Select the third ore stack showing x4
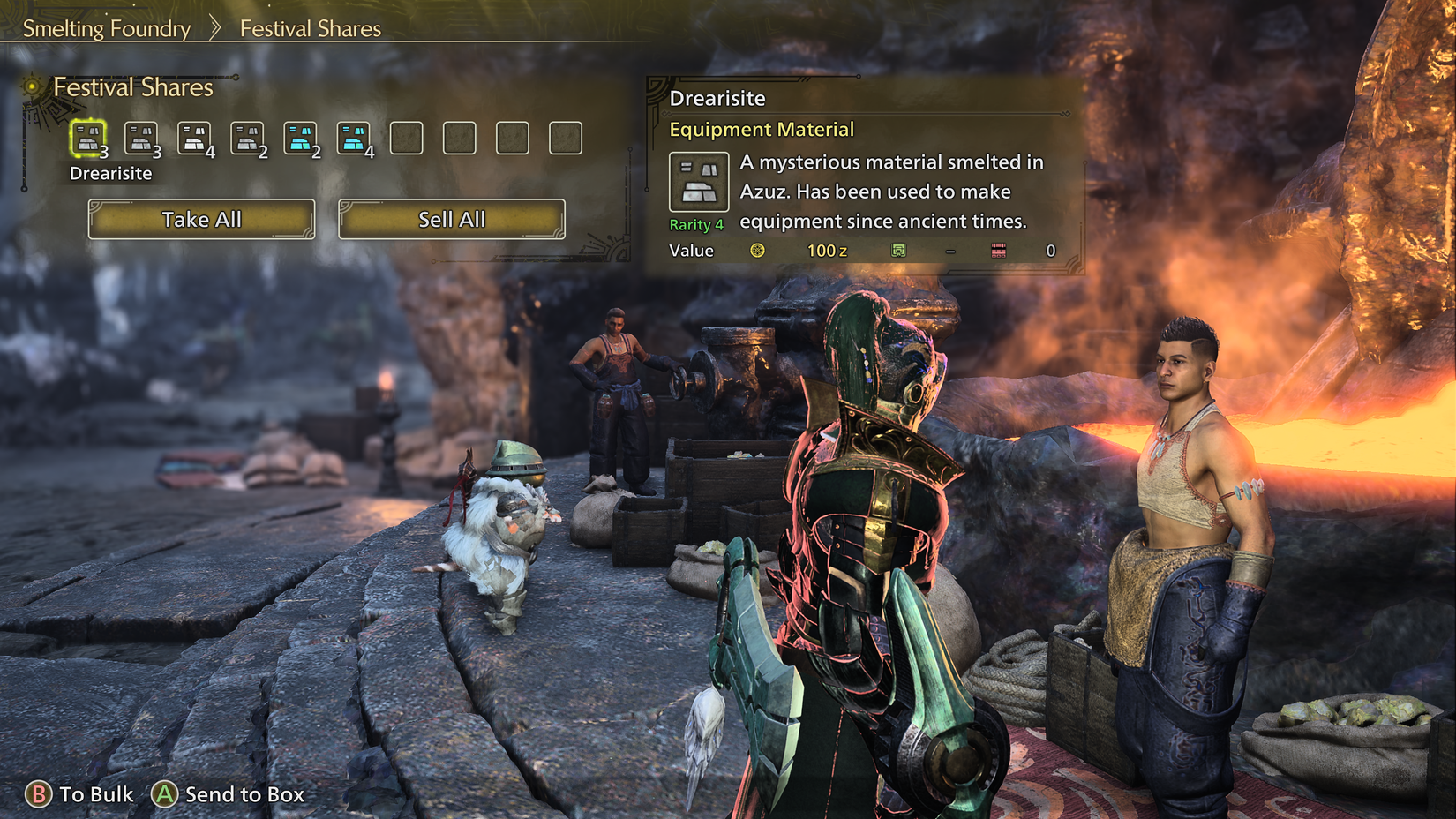 195,137
